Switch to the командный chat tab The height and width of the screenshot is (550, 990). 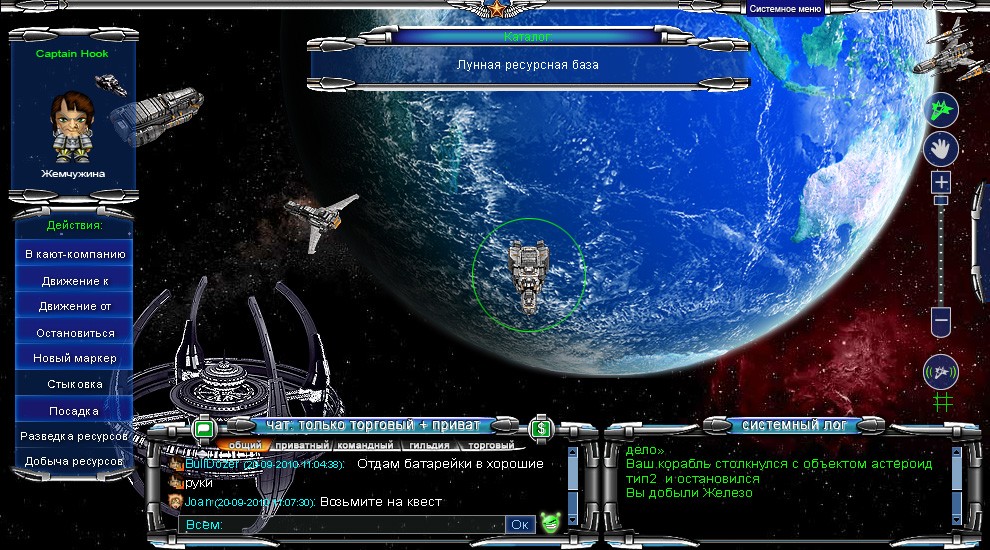tap(364, 445)
